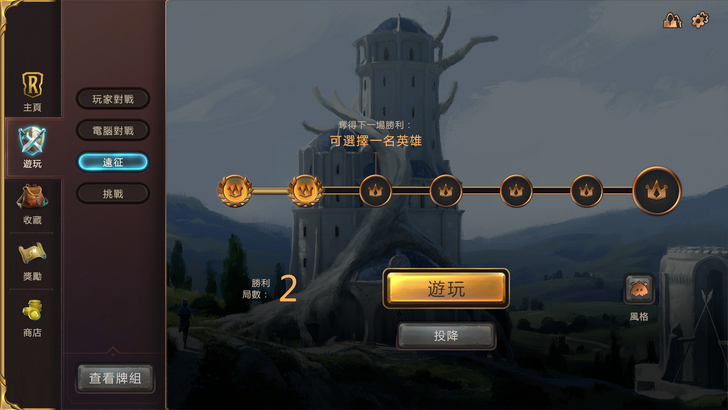This screenshot has width=728, height=410.
Task: Choose 電腦對戰 versus AI mode
Action: click(113, 130)
